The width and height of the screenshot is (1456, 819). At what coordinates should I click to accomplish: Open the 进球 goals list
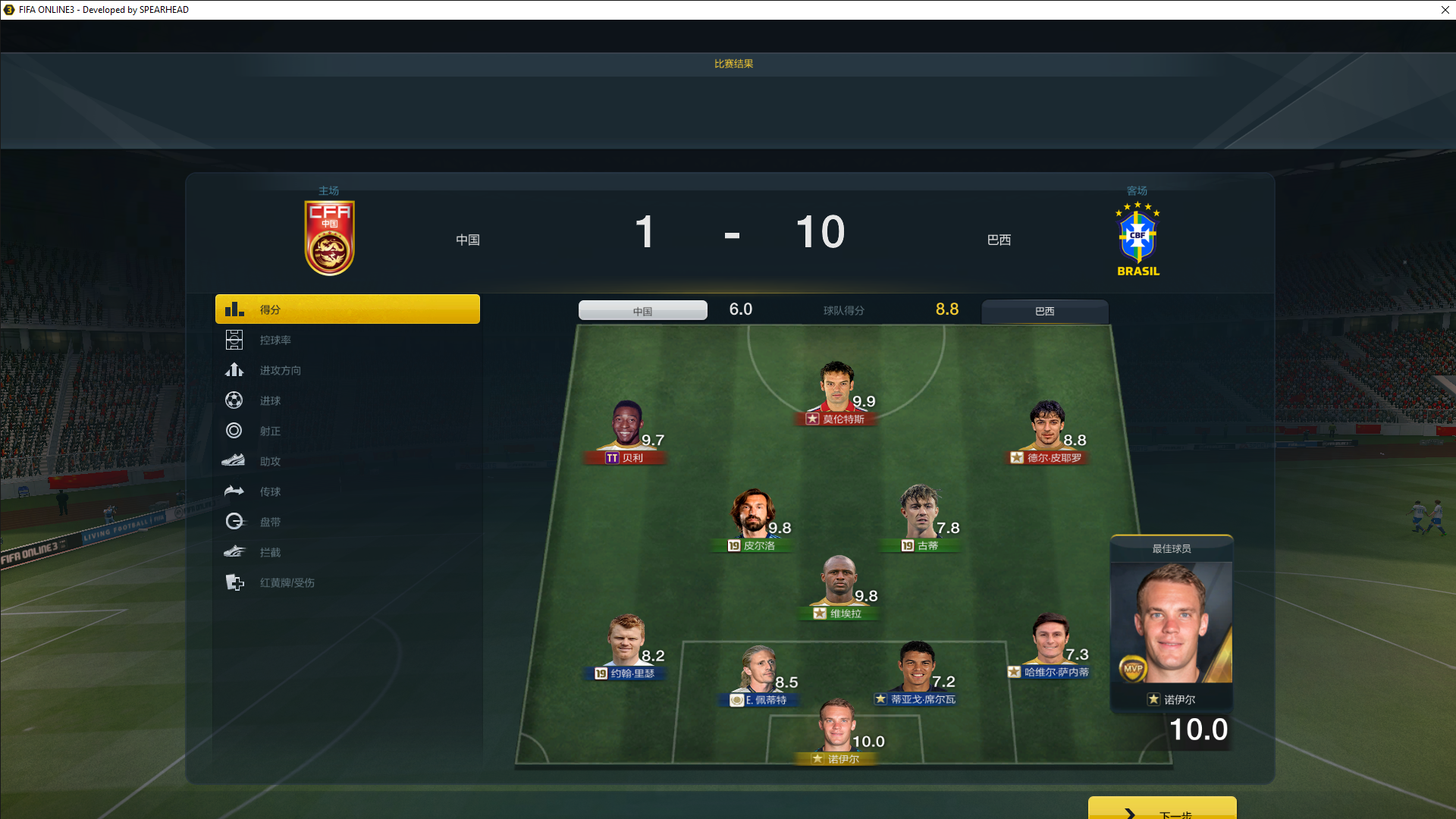pos(270,401)
